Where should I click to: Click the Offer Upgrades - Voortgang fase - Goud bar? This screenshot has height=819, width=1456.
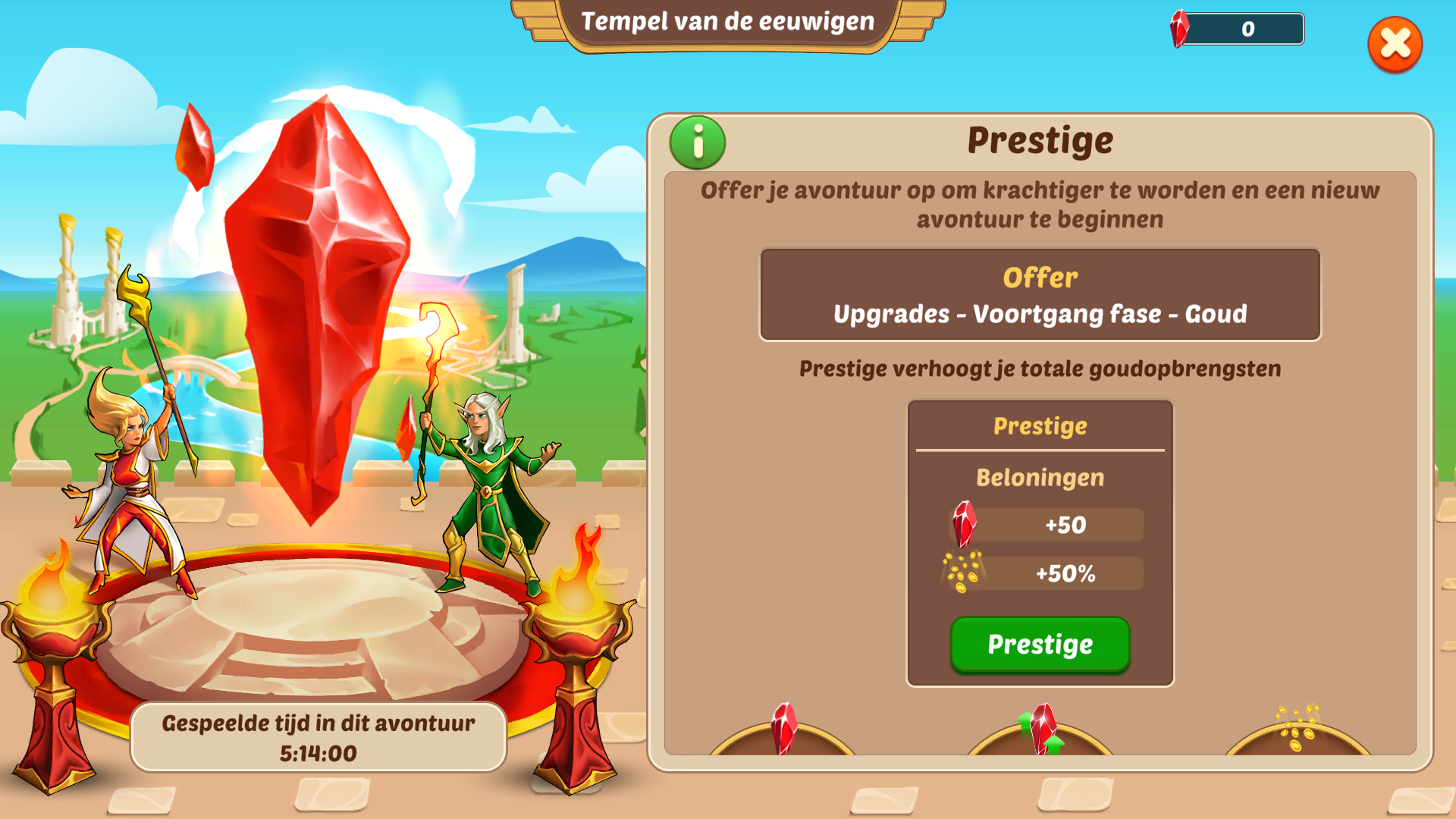click(1040, 294)
